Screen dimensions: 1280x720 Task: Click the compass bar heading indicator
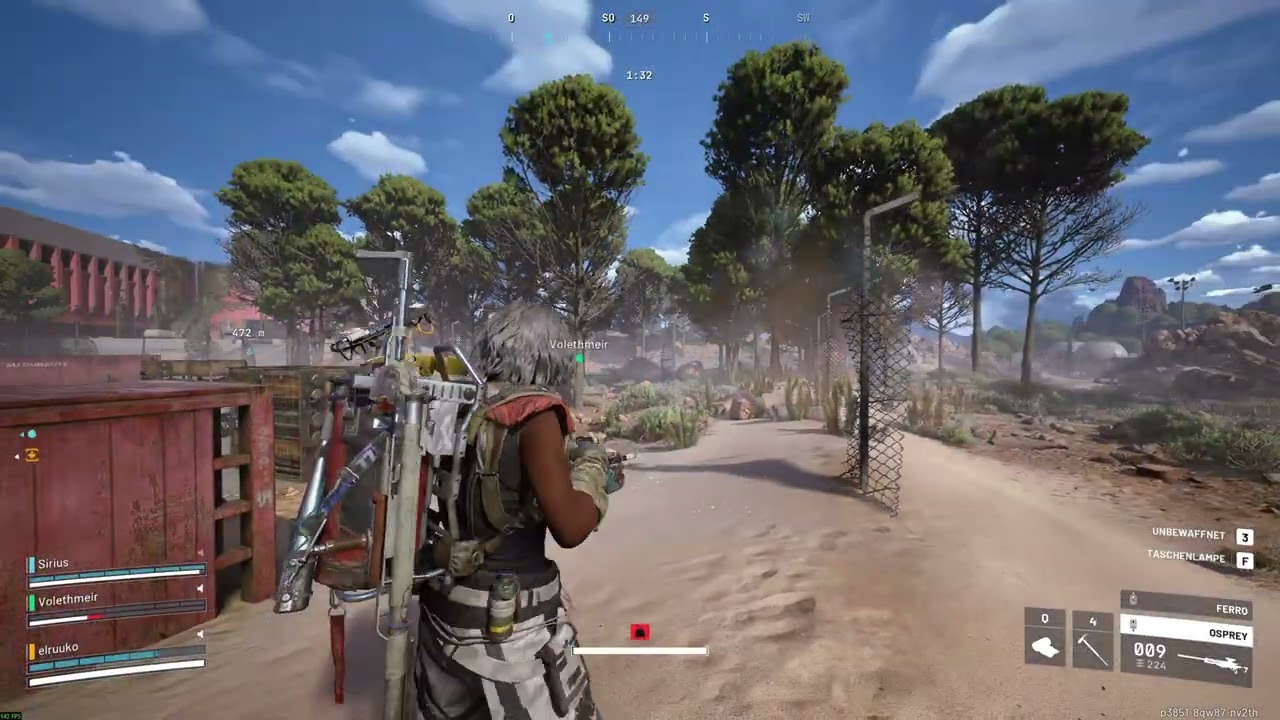point(639,19)
